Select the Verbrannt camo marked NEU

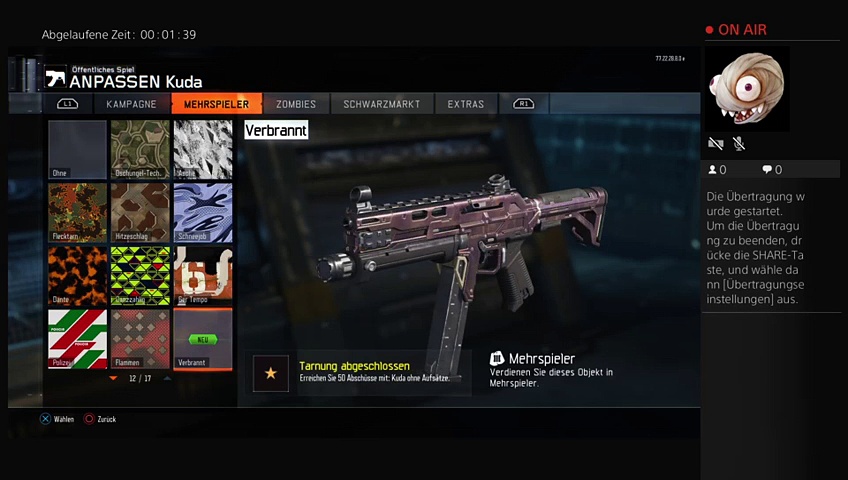203,338
